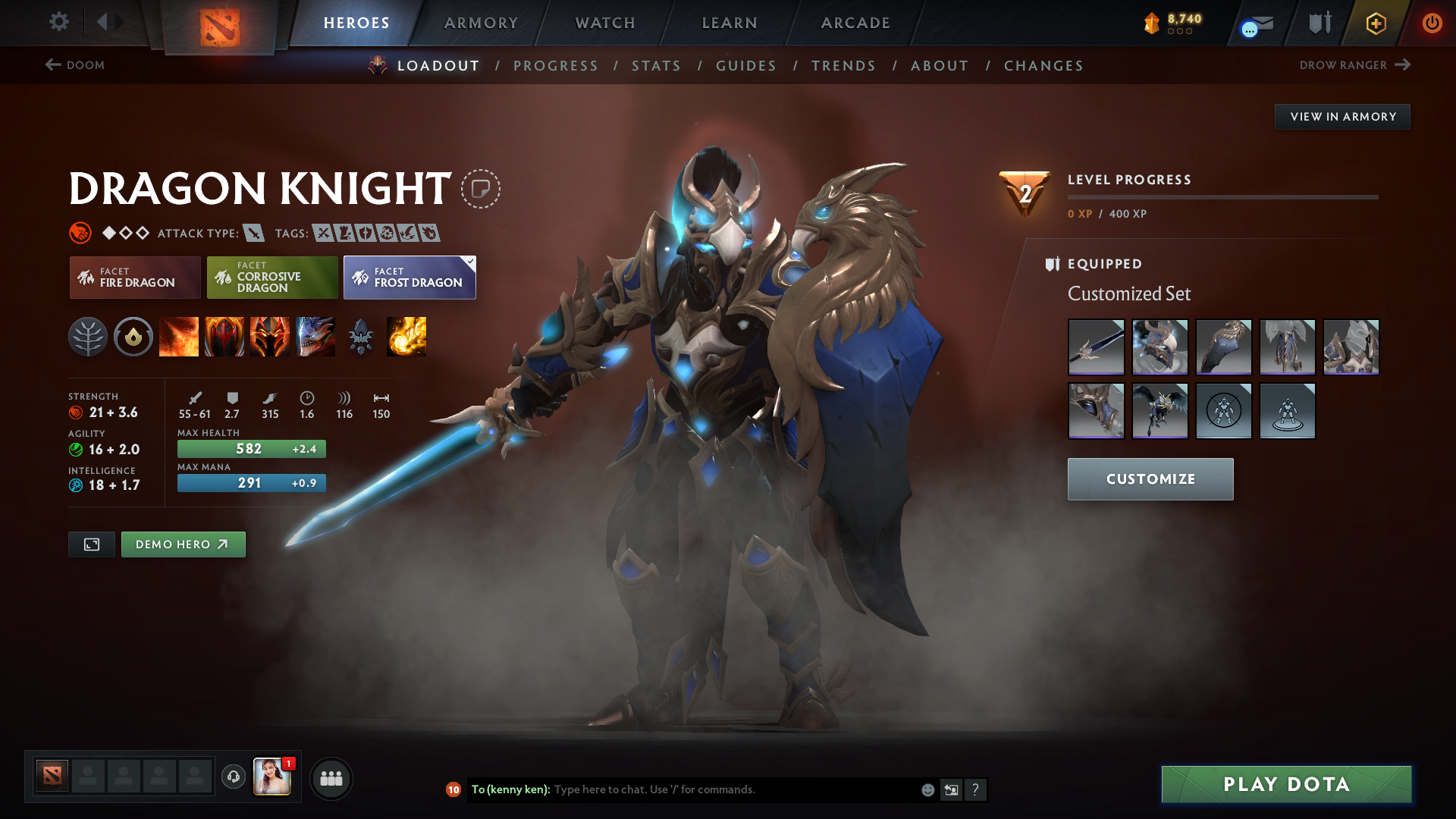1456x819 pixels.
Task: Click the talent tree icon
Action: [x=89, y=337]
